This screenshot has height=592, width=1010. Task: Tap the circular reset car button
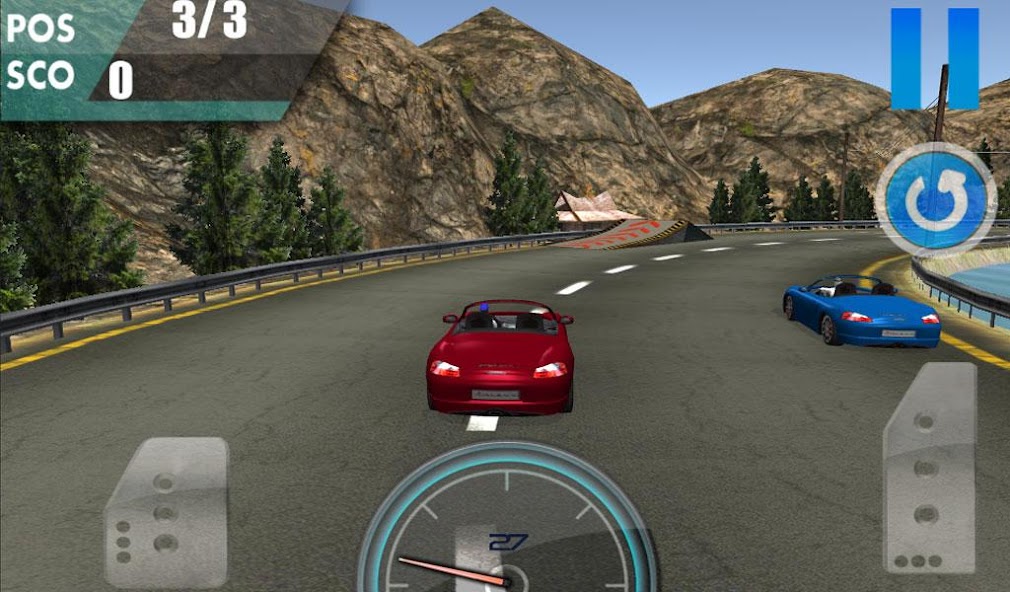pyautogui.click(x=935, y=201)
